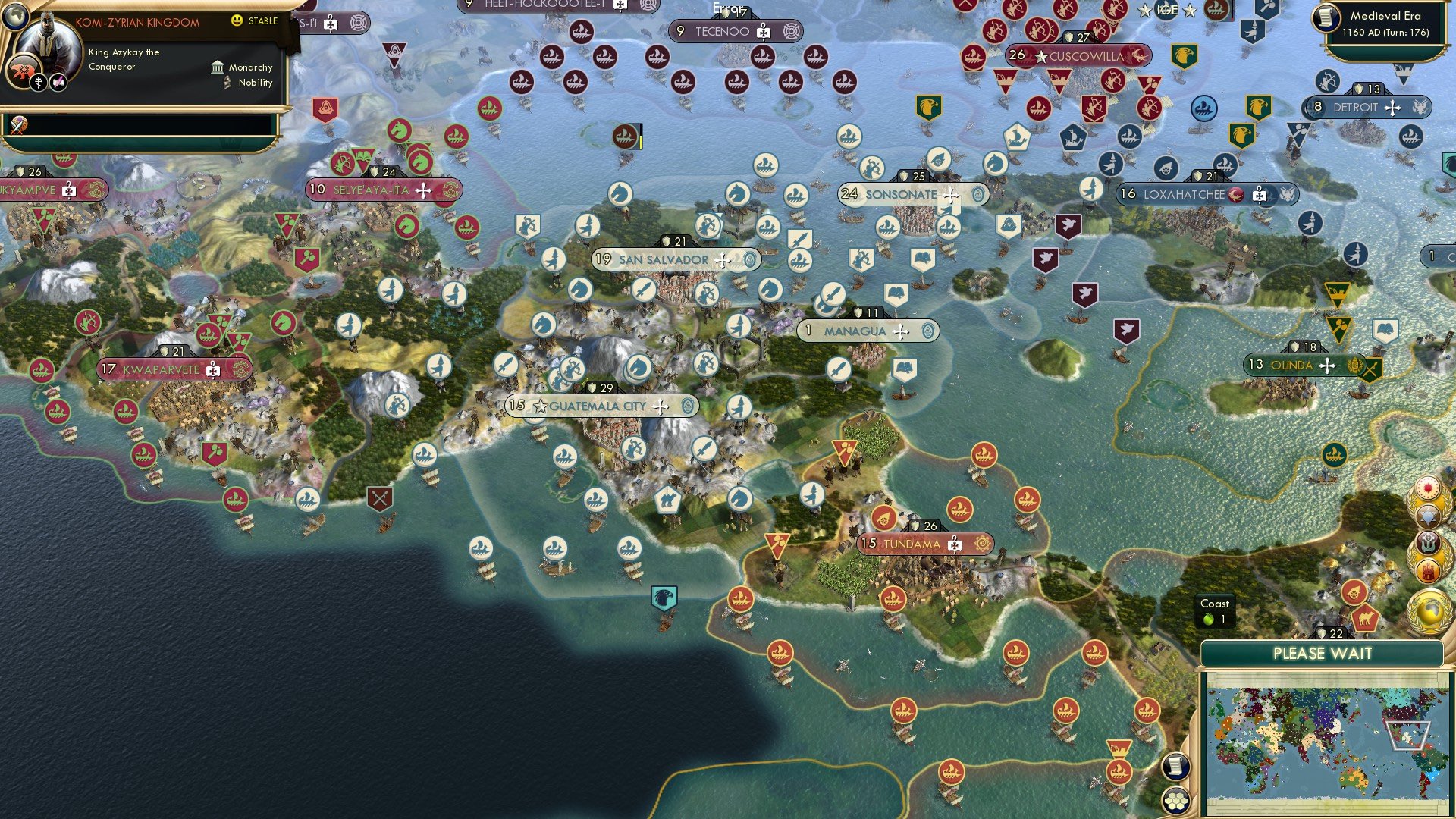Open the notifications scroll icon above the minimap

click(x=1175, y=767)
